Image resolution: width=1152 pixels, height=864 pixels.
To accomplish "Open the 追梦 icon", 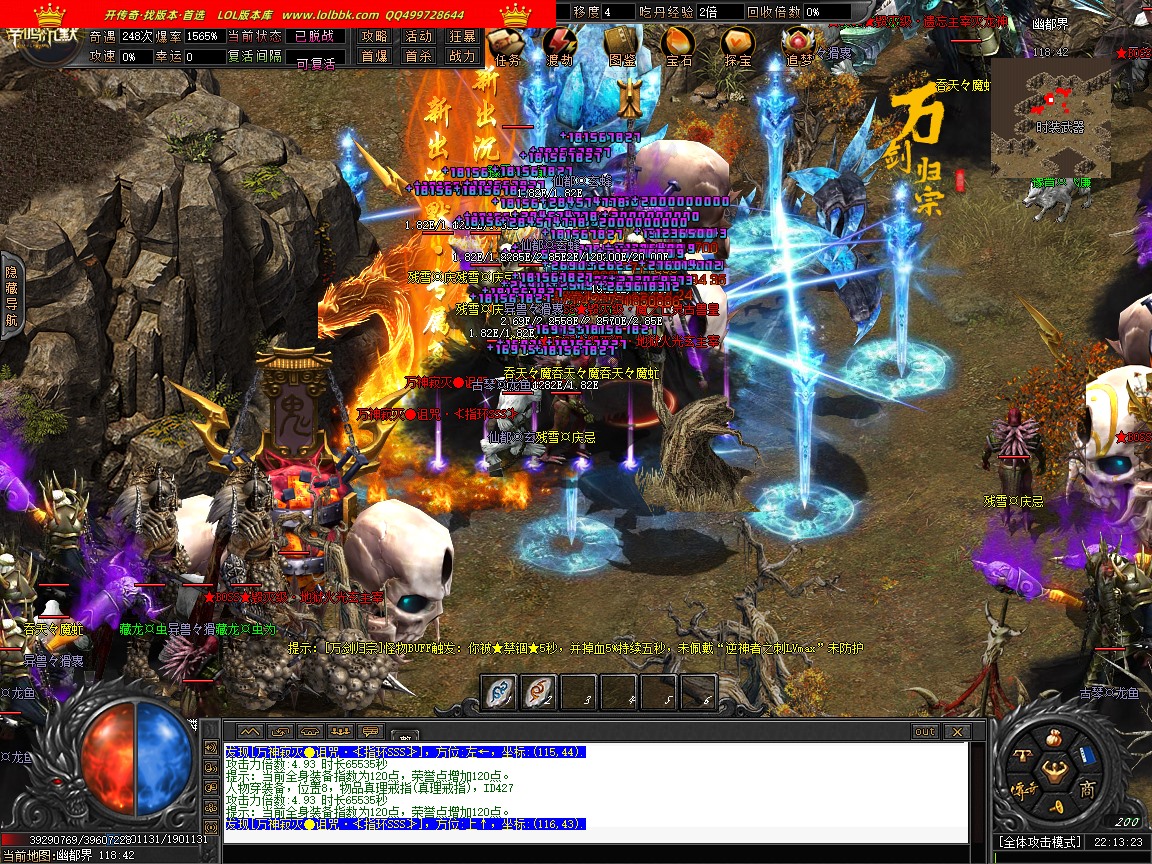I will click(798, 44).
